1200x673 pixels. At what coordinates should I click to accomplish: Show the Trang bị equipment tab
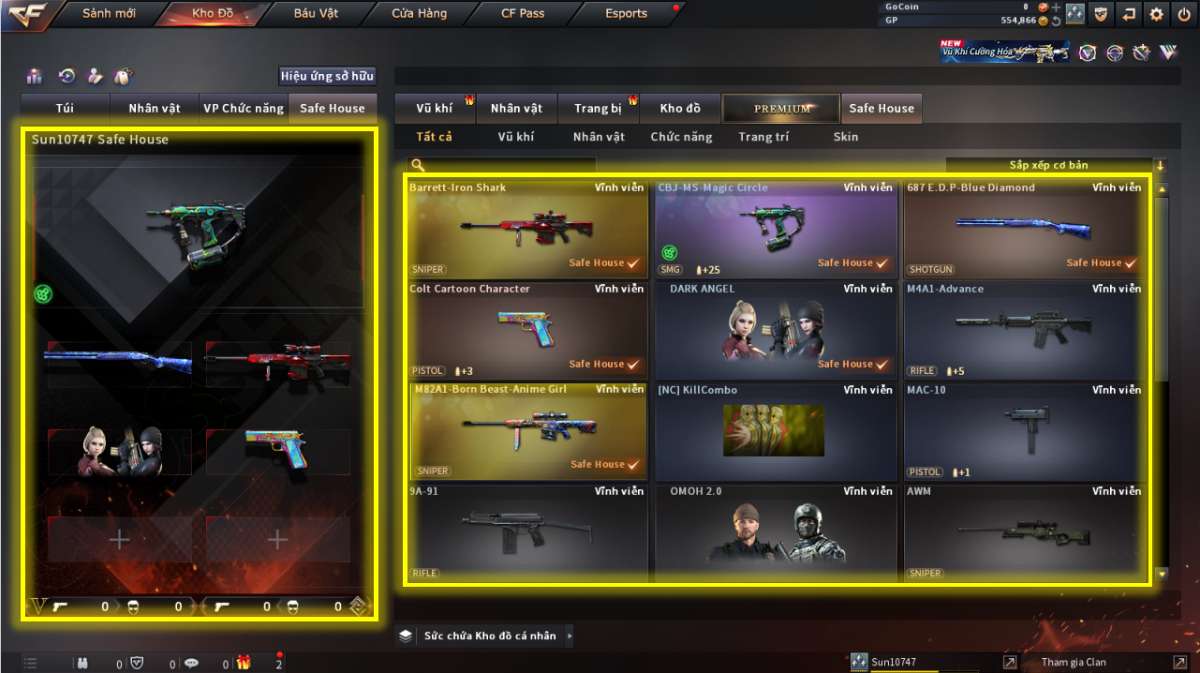(598, 108)
